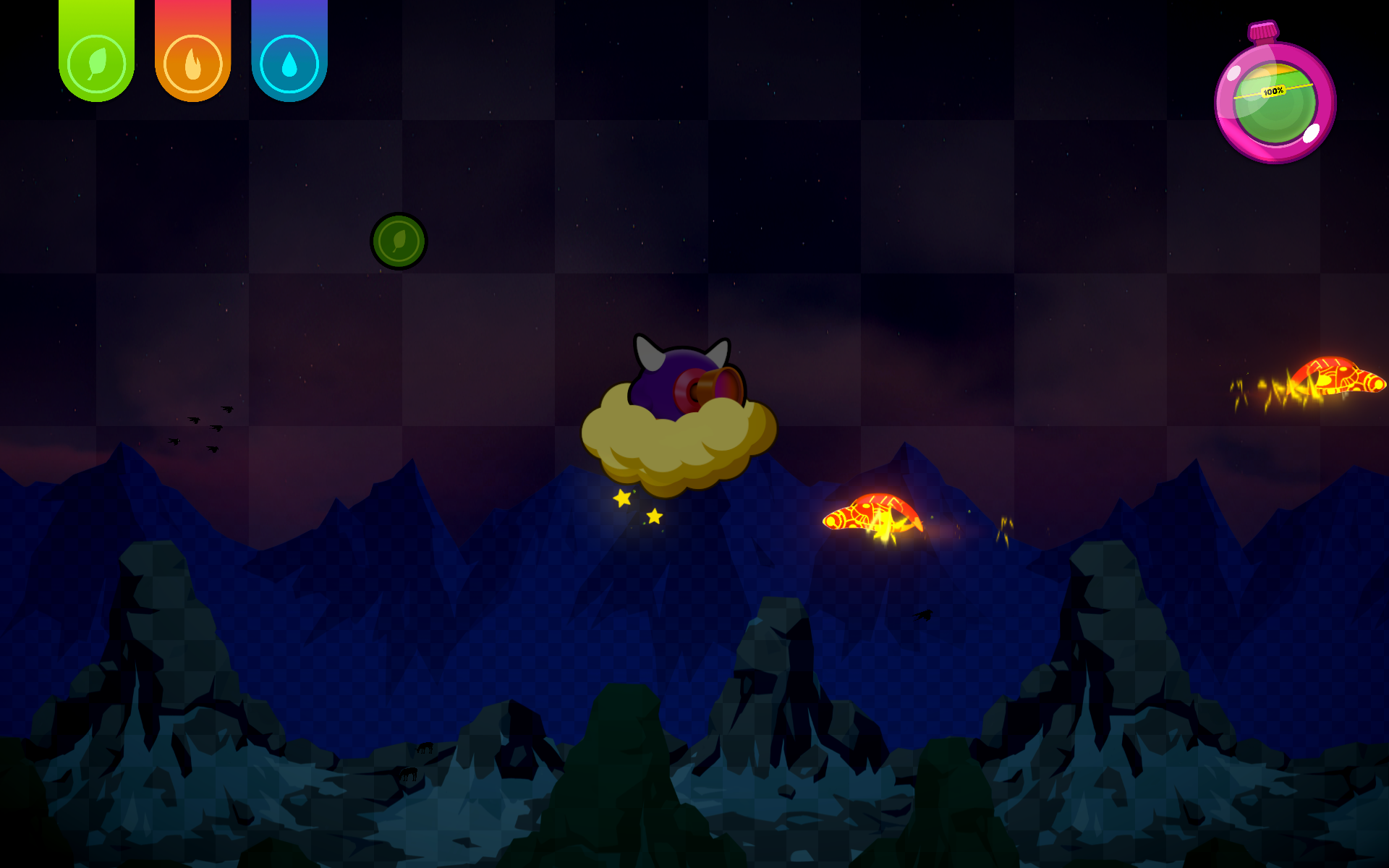Switch to the fire element tab

tap(192, 63)
